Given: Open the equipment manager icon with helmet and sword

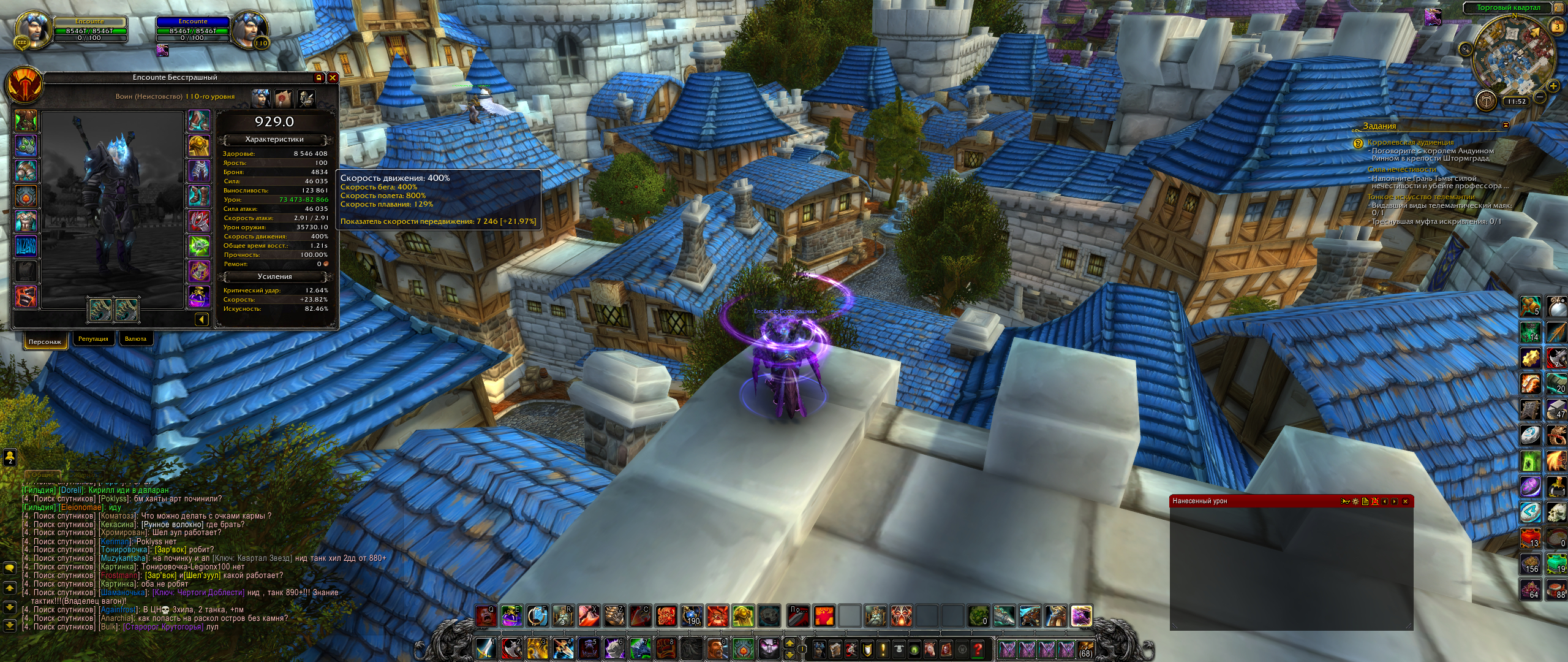Looking at the screenshot, I should click(x=306, y=97).
